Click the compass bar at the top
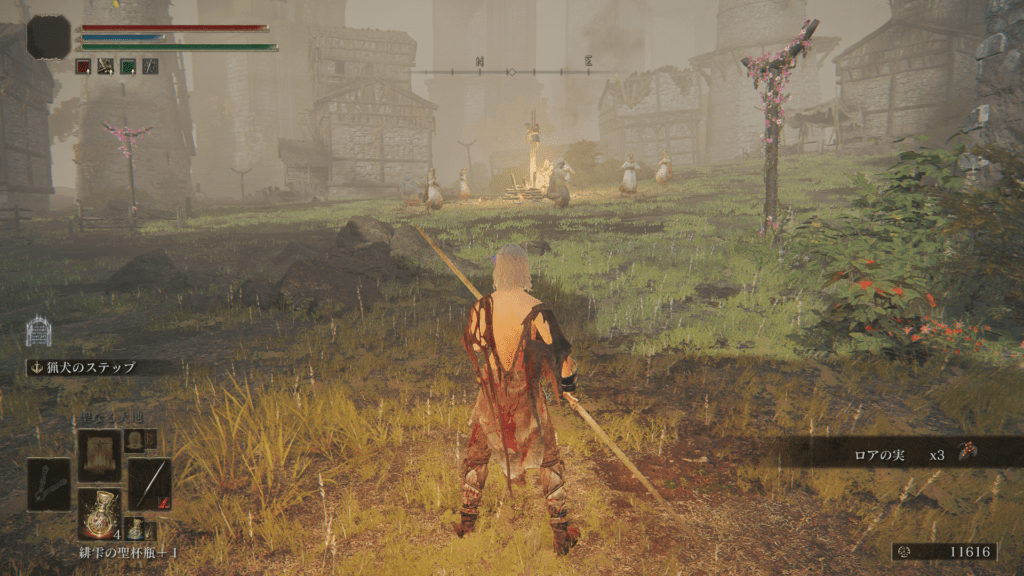Viewport: 1024px width, 576px height. 515,71
